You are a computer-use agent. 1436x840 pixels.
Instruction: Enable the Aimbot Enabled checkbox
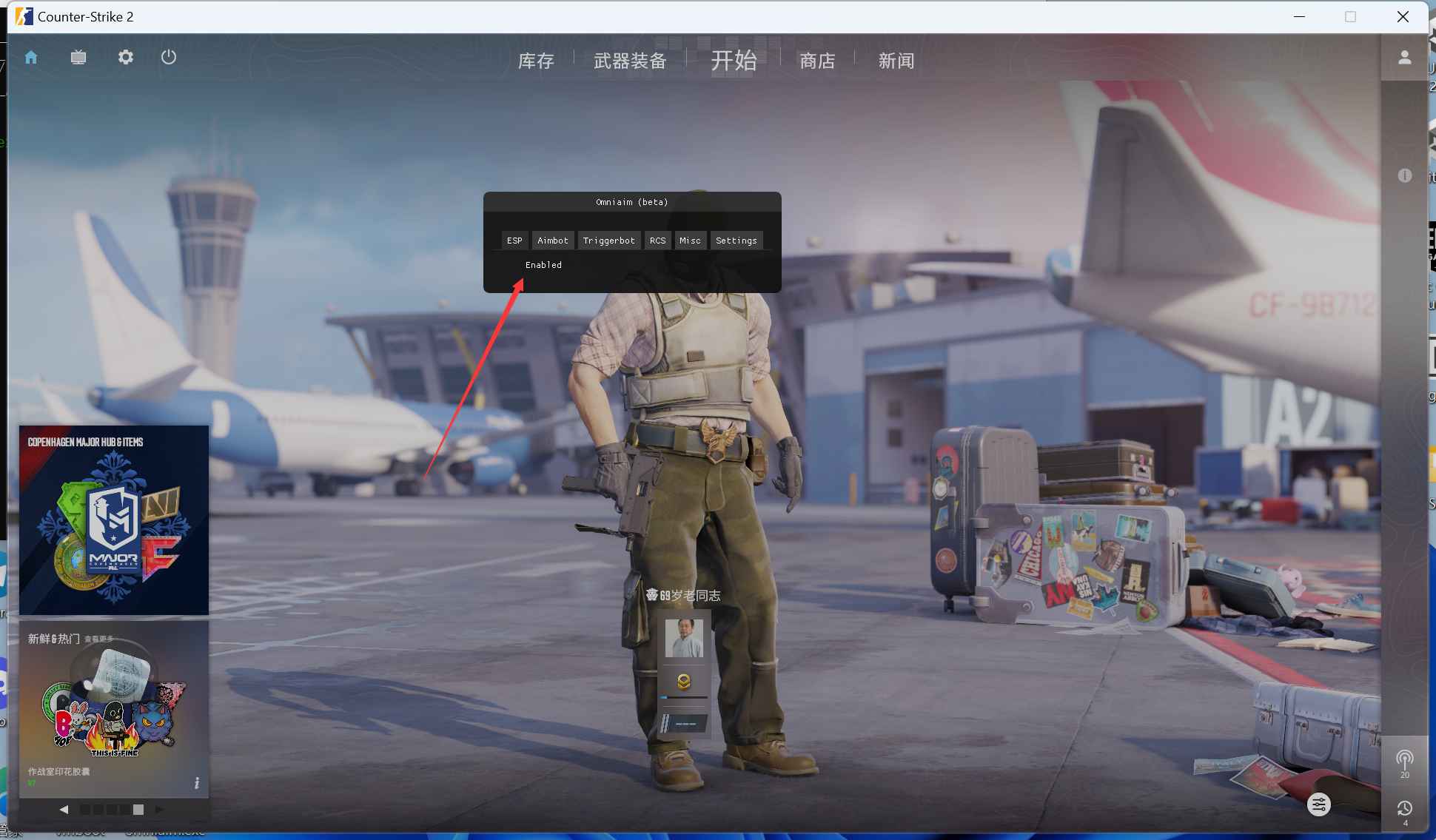tap(543, 264)
